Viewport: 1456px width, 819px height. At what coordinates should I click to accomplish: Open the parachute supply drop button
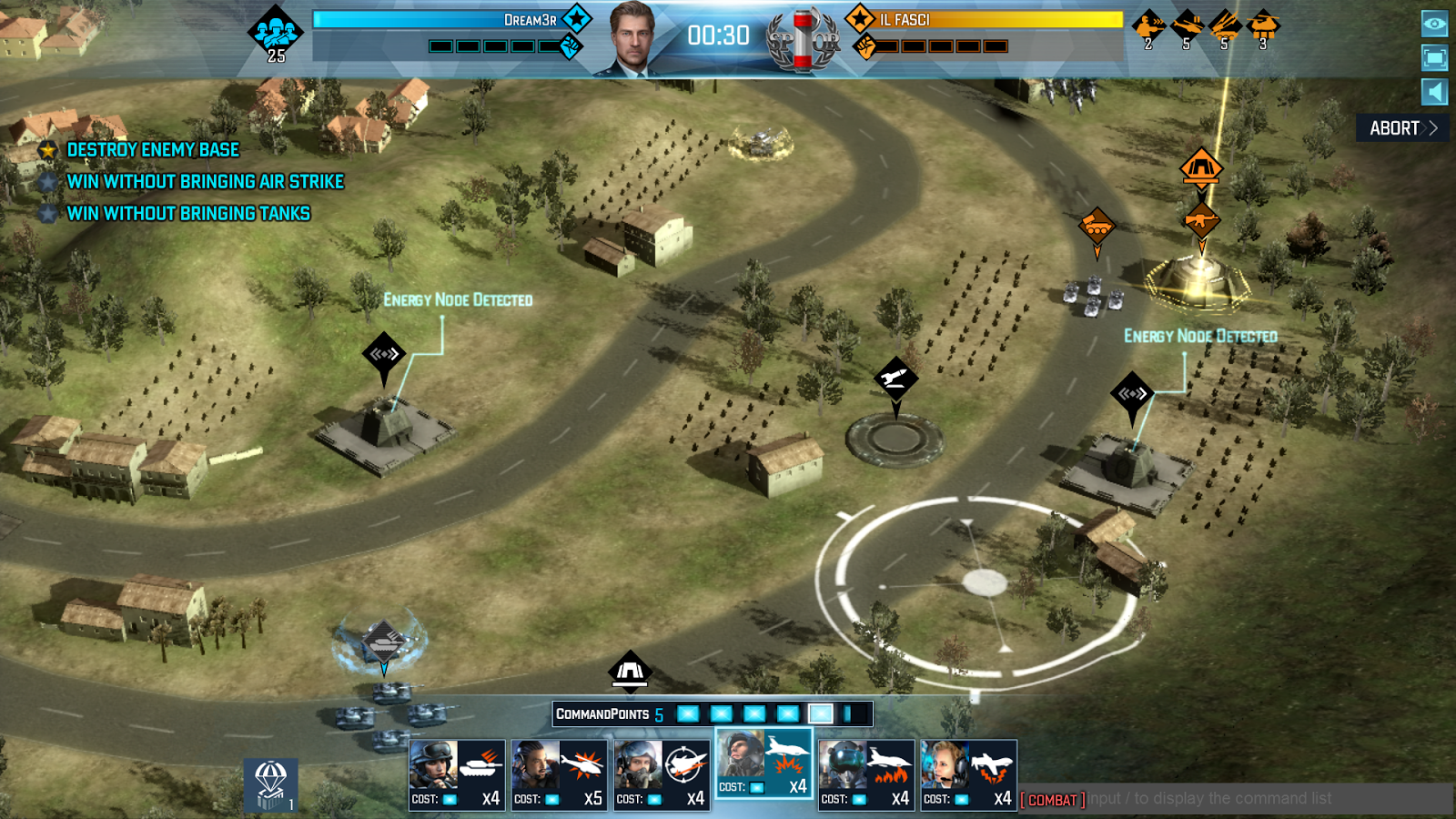point(270,784)
